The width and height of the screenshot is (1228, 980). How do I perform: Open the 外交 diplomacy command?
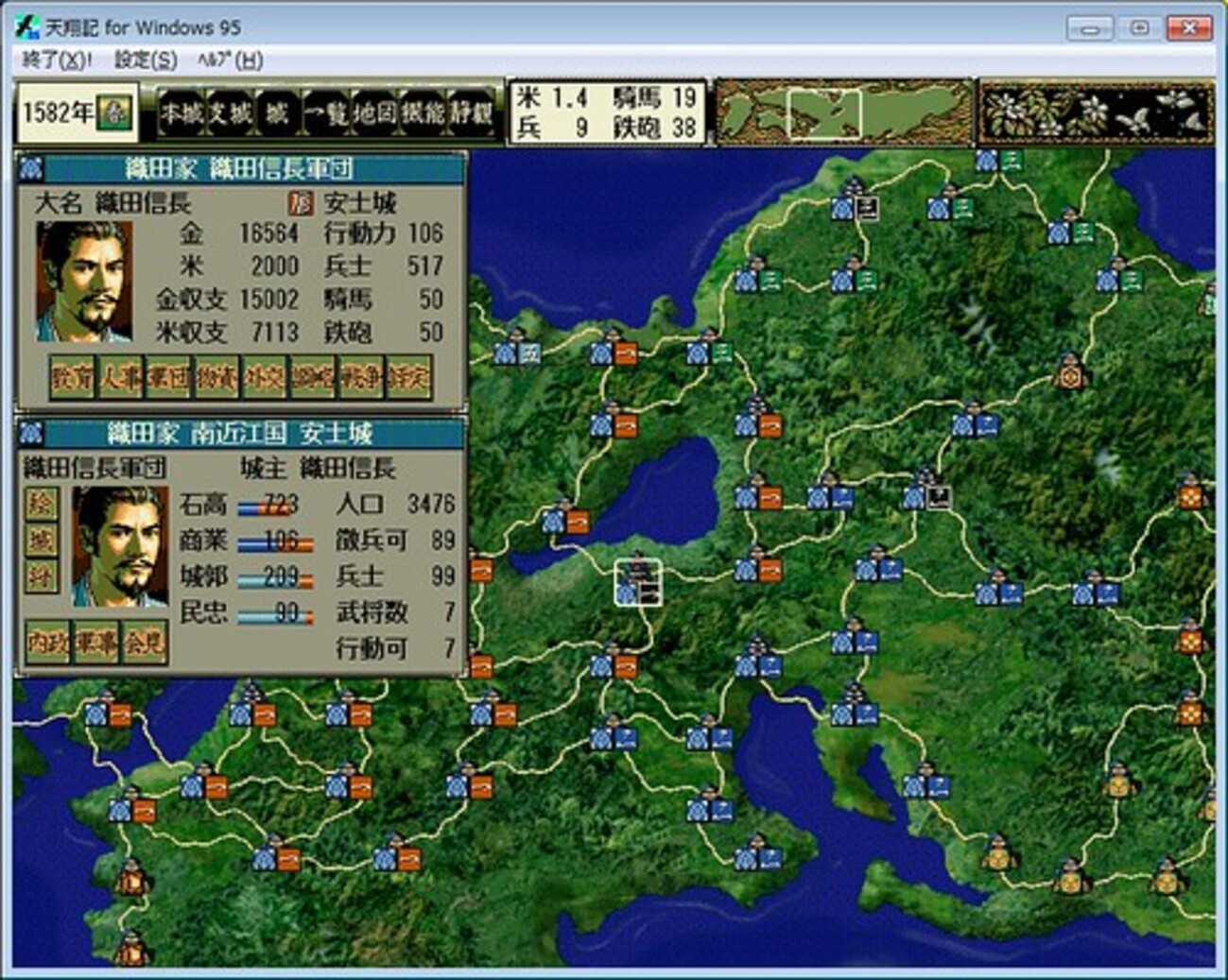click(265, 378)
